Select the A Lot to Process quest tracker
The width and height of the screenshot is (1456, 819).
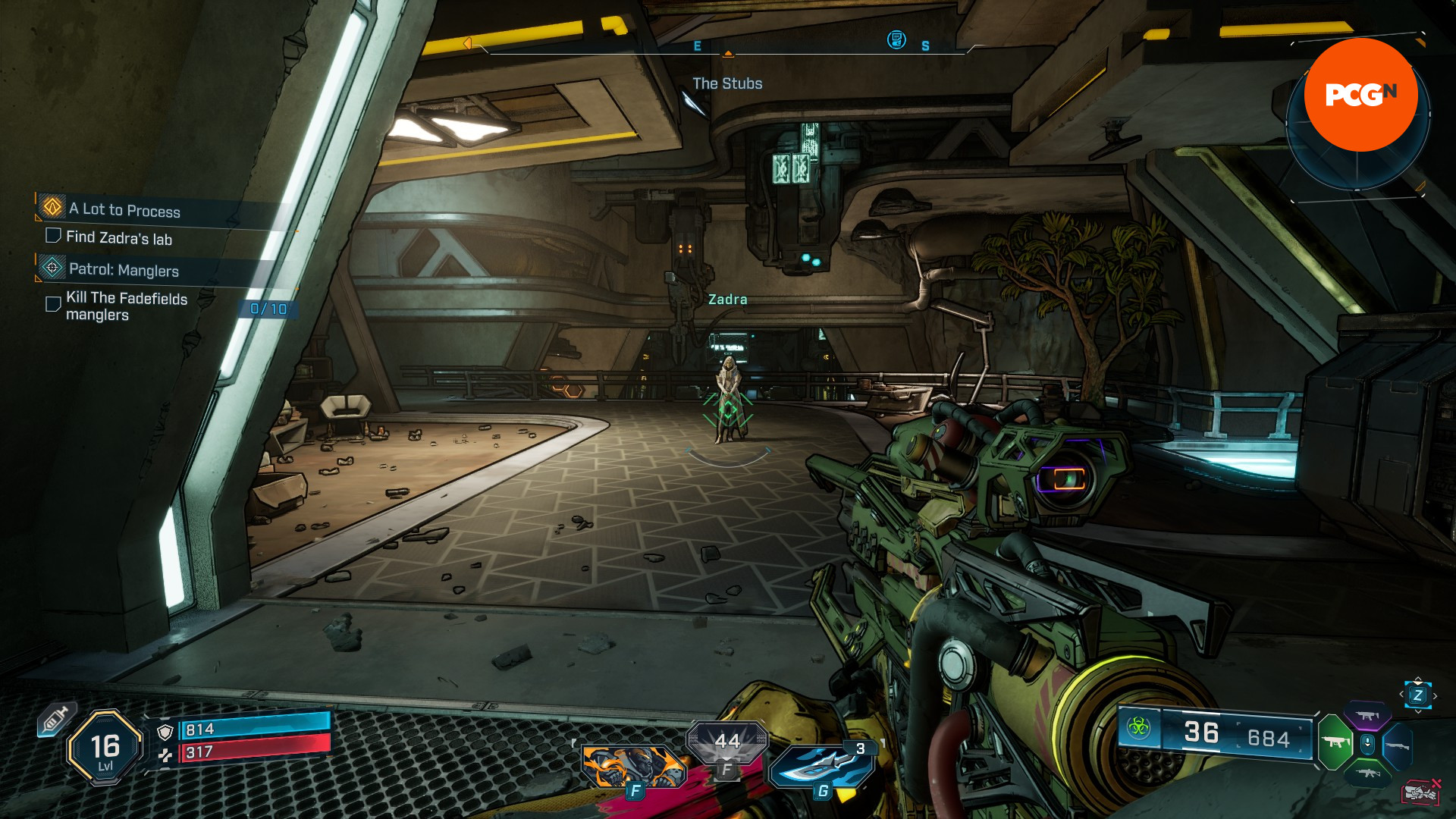point(125,210)
